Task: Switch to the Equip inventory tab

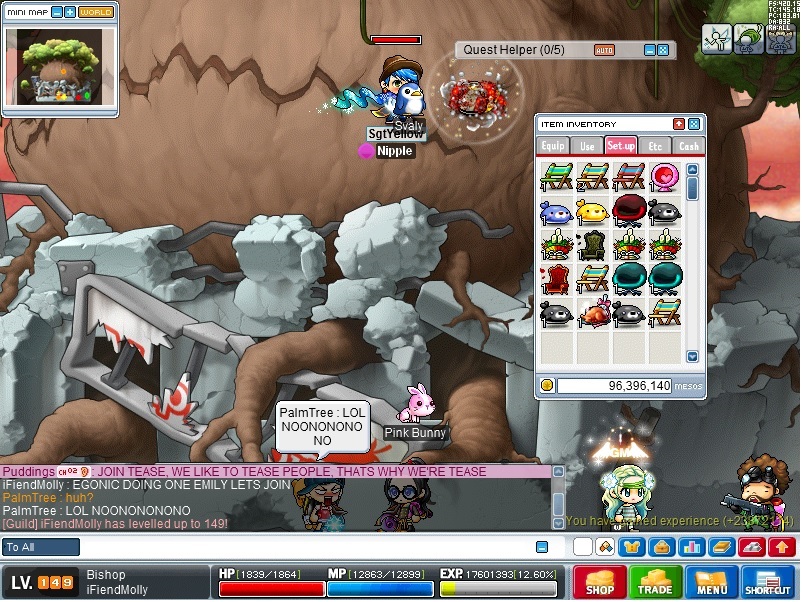Action: tap(553, 146)
